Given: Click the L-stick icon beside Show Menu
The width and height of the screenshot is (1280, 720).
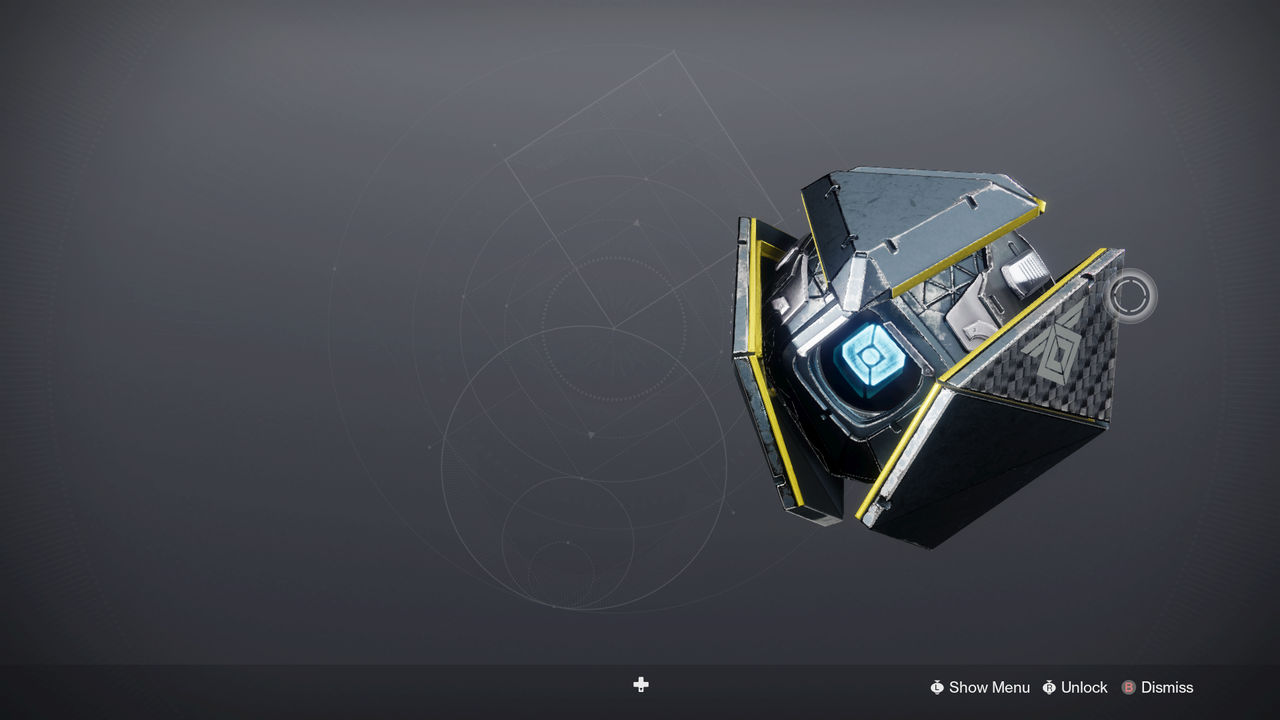Looking at the screenshot, I should pos(938,687).
